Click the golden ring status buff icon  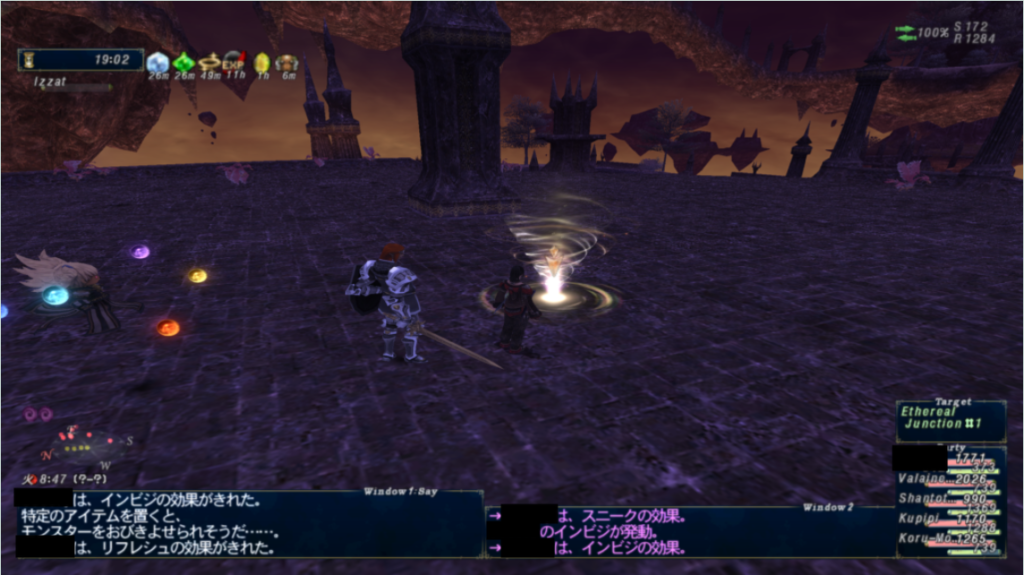[x=209, y=62]
